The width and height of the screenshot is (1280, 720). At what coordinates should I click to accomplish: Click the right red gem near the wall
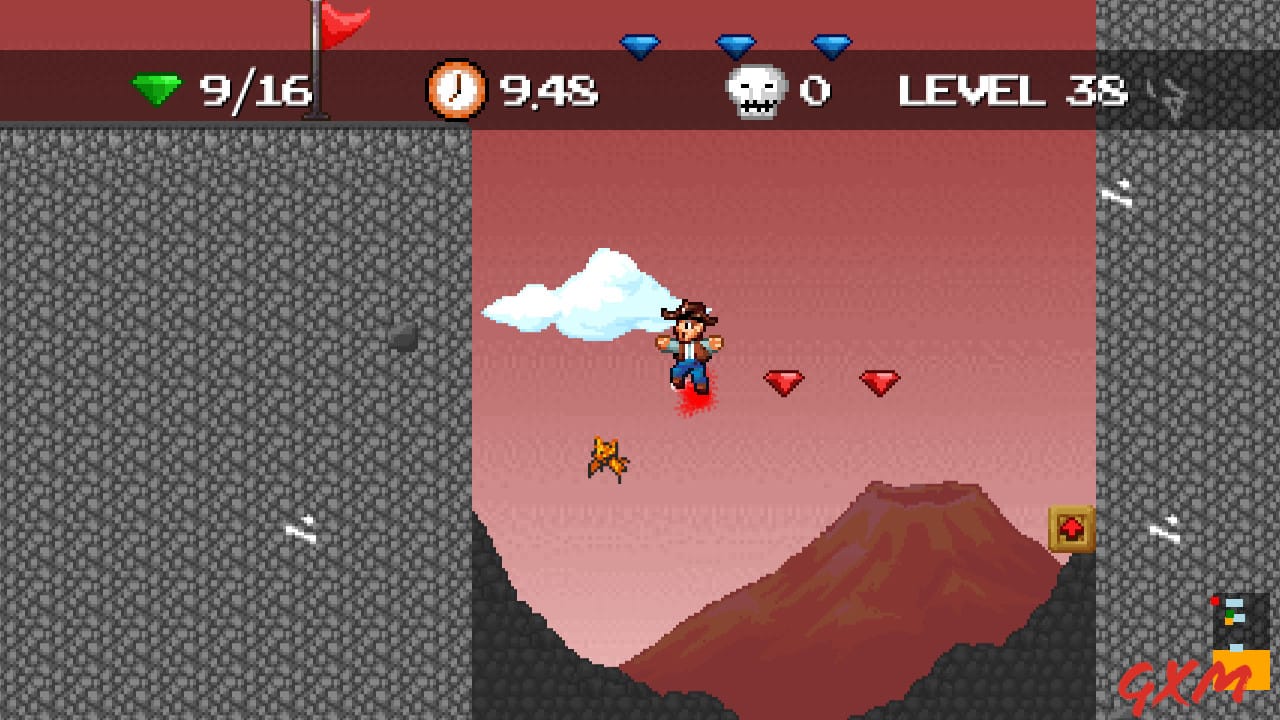(x=879, y=380)
